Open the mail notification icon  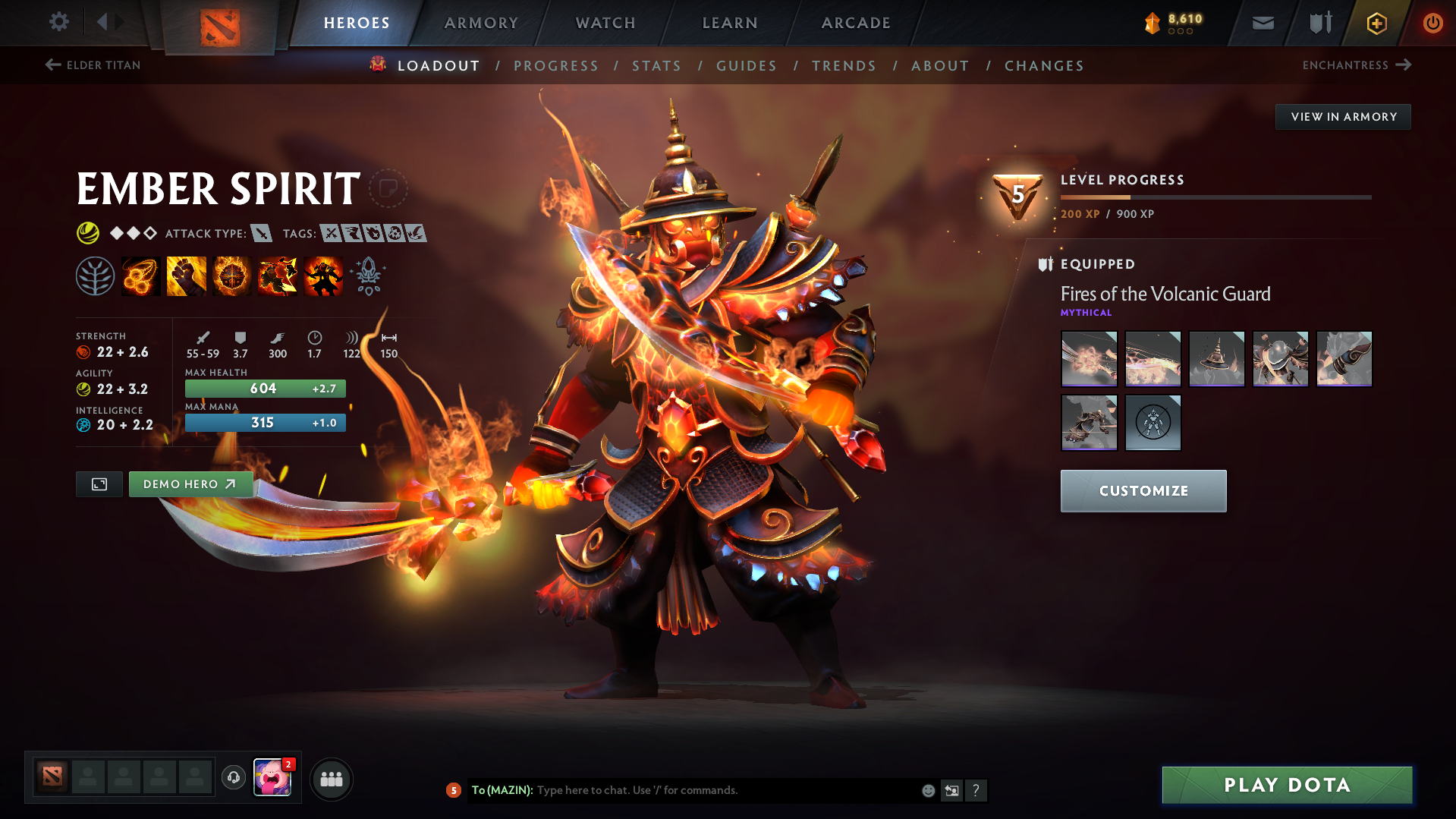click(x=1262, y=23)
